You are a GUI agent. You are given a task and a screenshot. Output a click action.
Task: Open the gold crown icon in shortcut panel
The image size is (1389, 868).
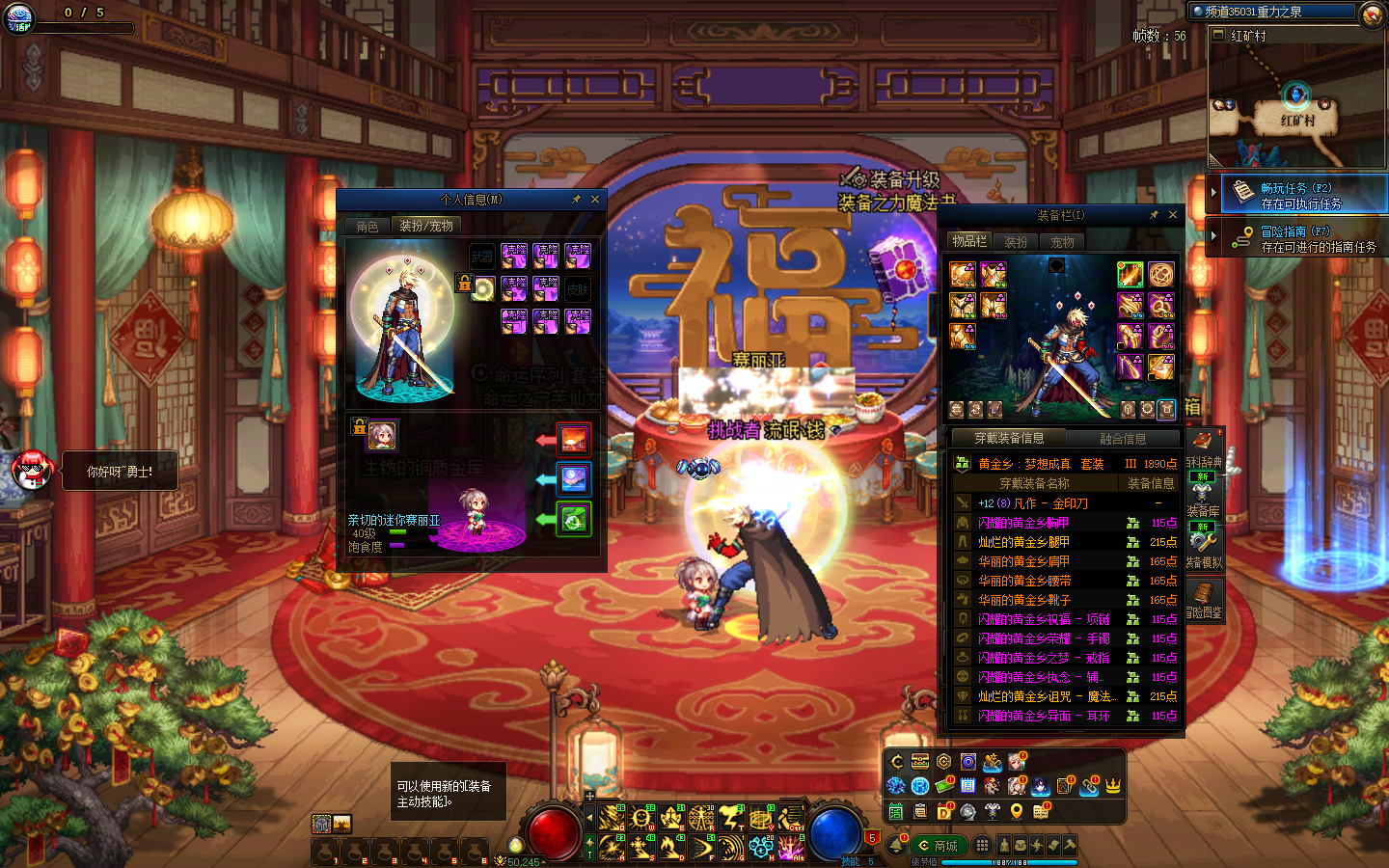click(1113, 786)
